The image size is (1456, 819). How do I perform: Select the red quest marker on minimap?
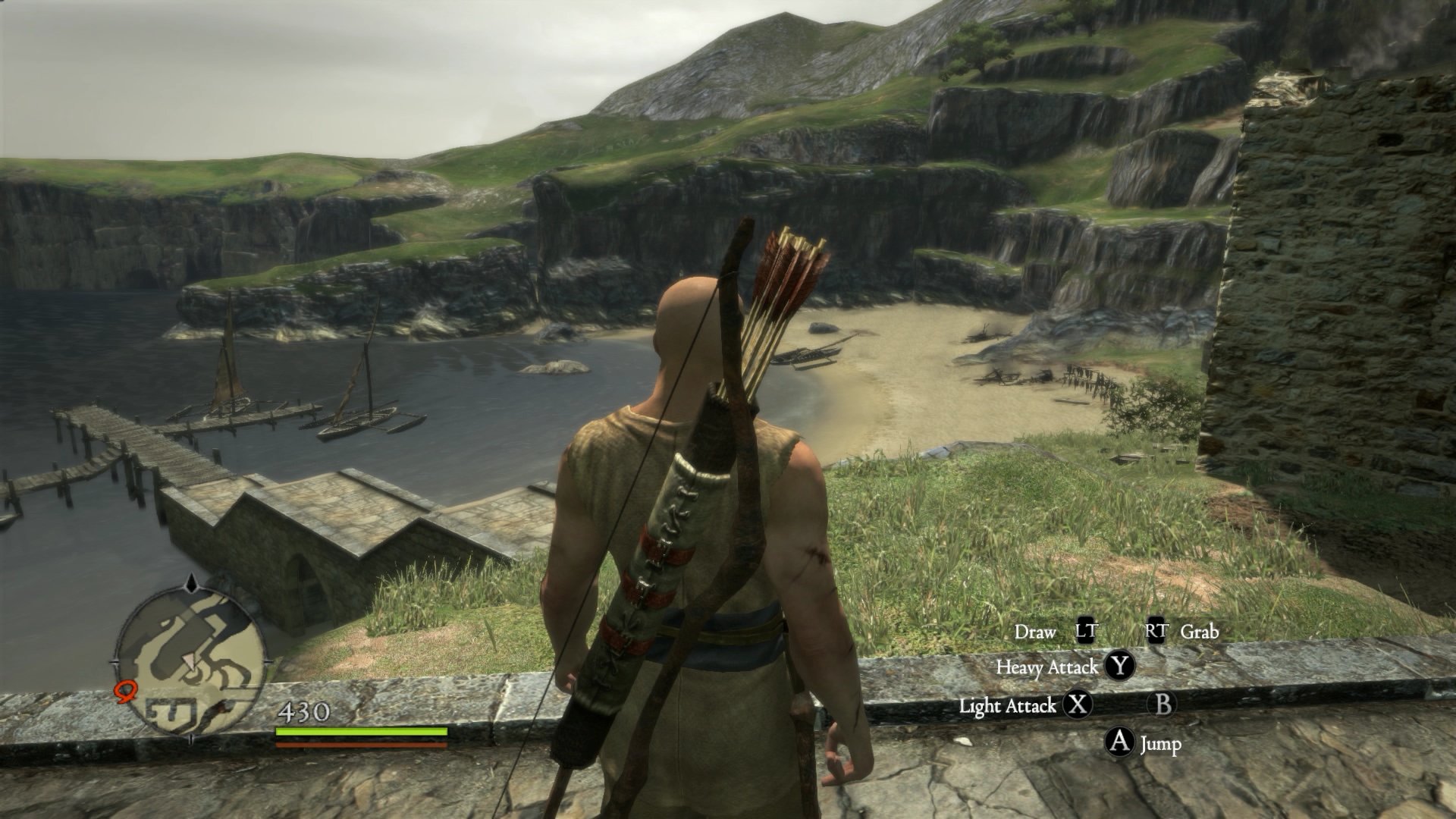(124, 691)
